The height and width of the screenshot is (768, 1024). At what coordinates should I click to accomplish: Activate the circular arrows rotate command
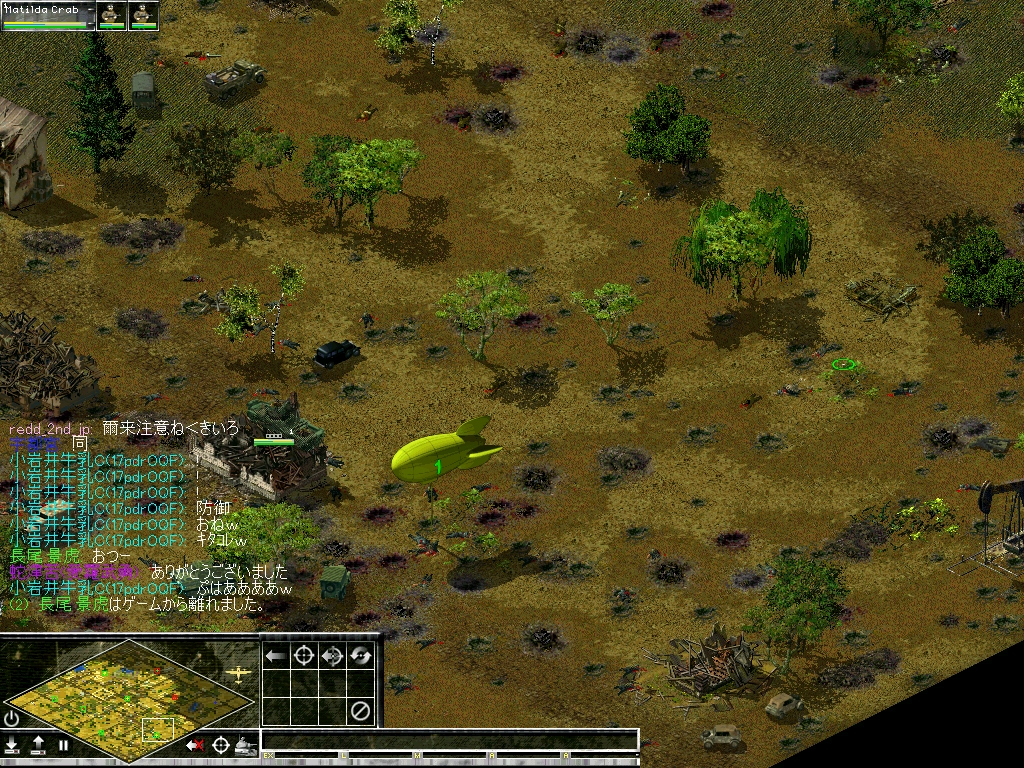tap(360, 656)
